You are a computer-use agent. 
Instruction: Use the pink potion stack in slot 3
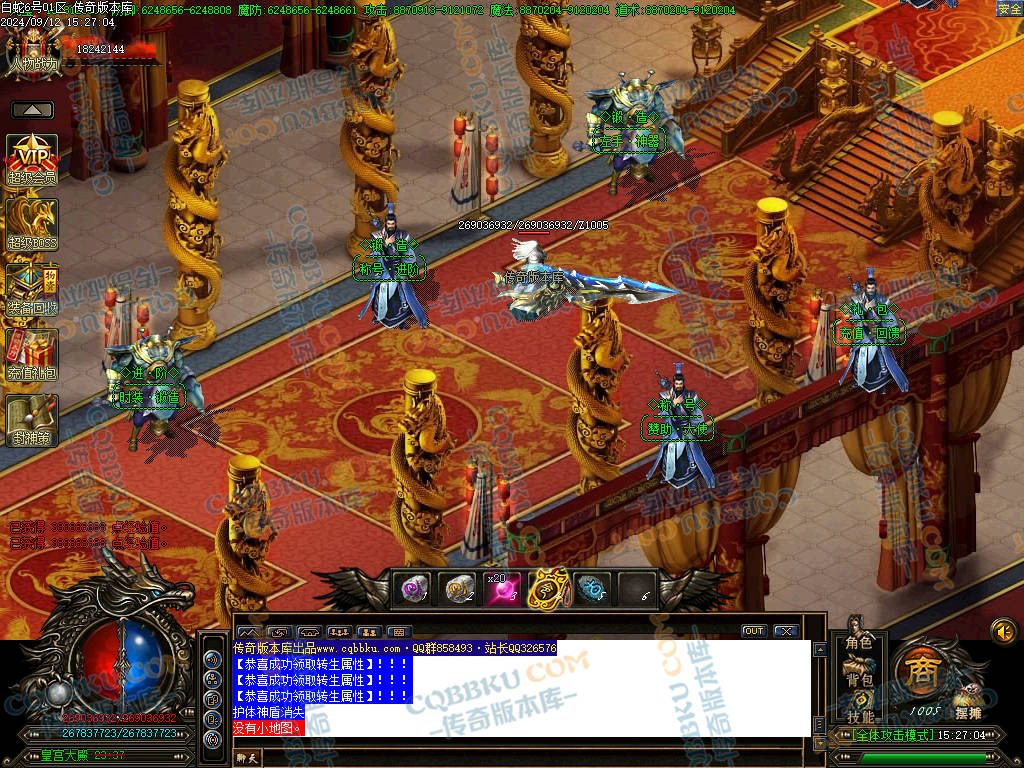click(x=504, y=590)
